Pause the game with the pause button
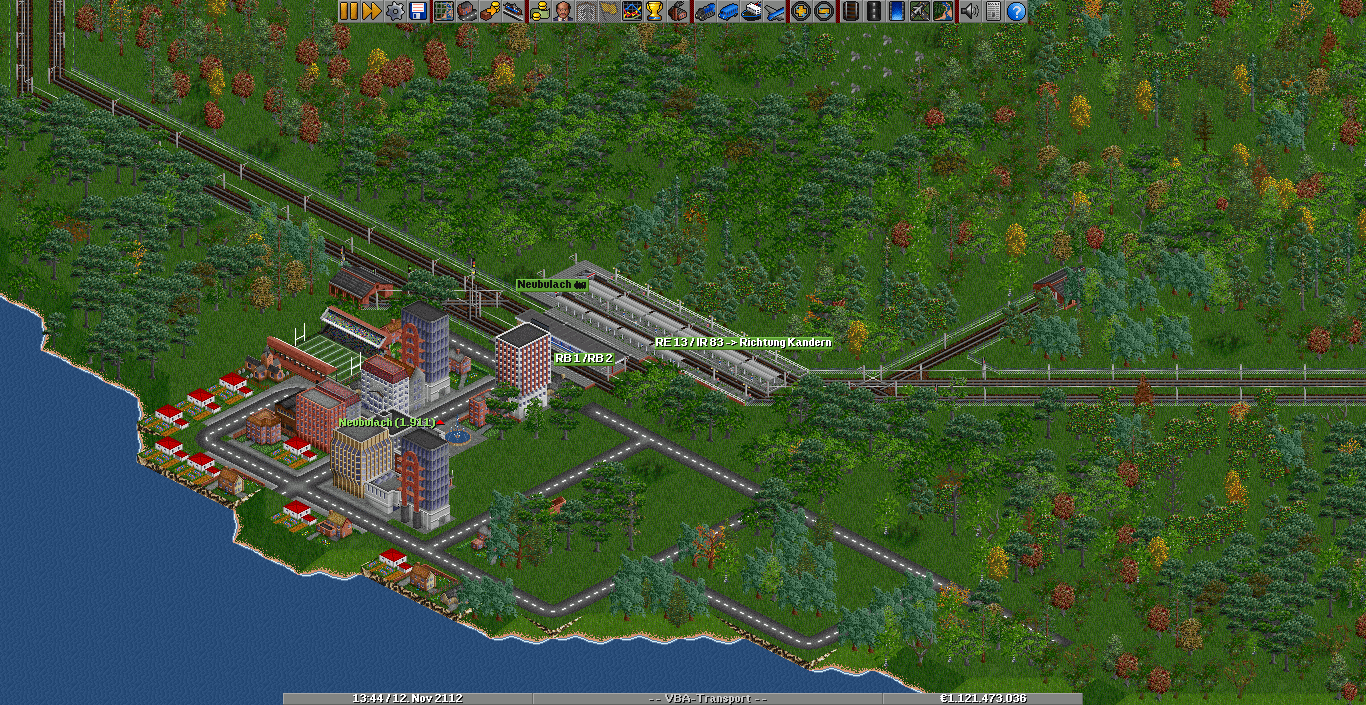 [x=349, y=11]
